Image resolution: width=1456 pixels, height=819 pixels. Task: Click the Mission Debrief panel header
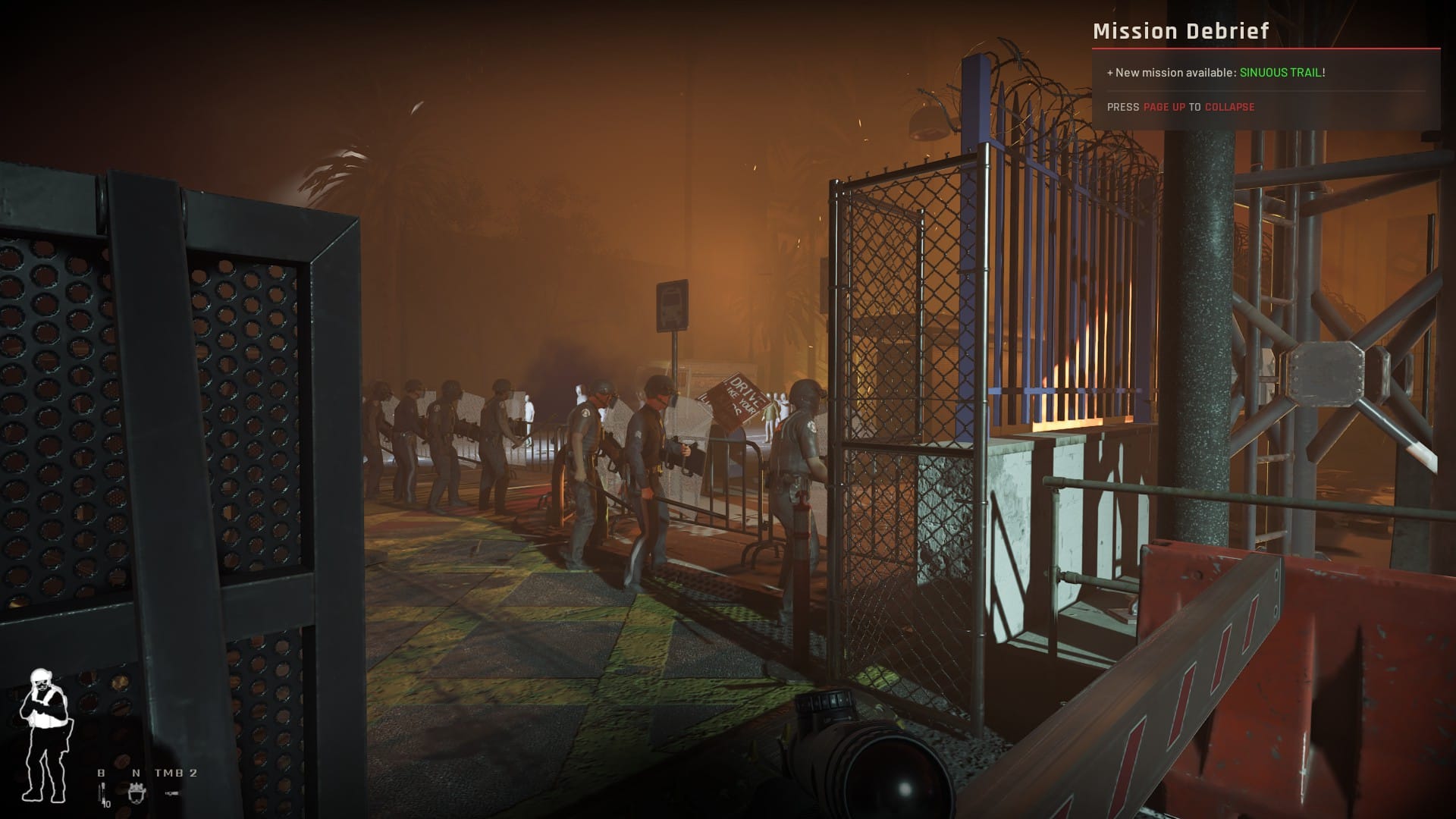click(1180, 31)
